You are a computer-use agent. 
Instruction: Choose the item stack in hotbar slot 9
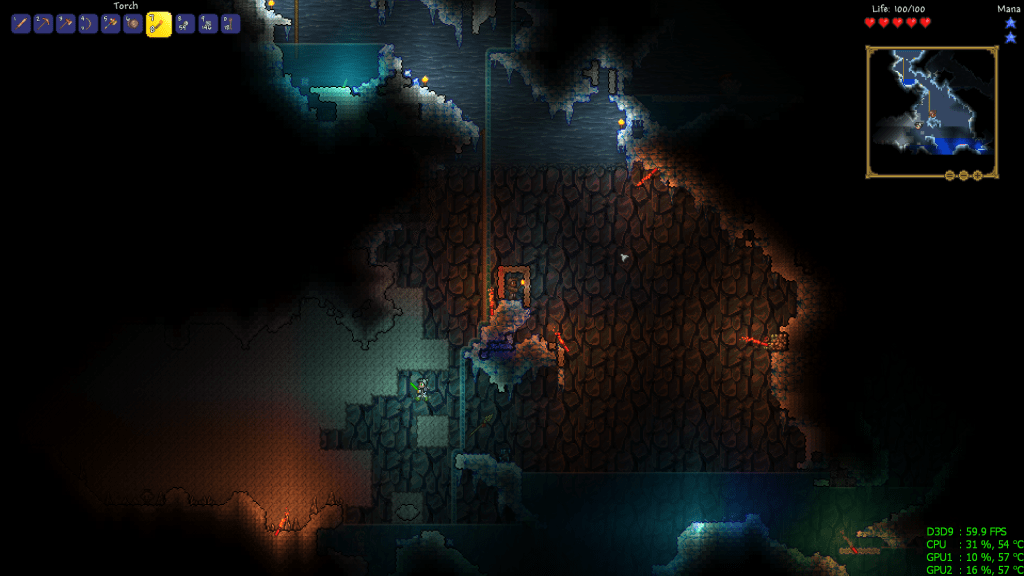(x=208, y=24)
